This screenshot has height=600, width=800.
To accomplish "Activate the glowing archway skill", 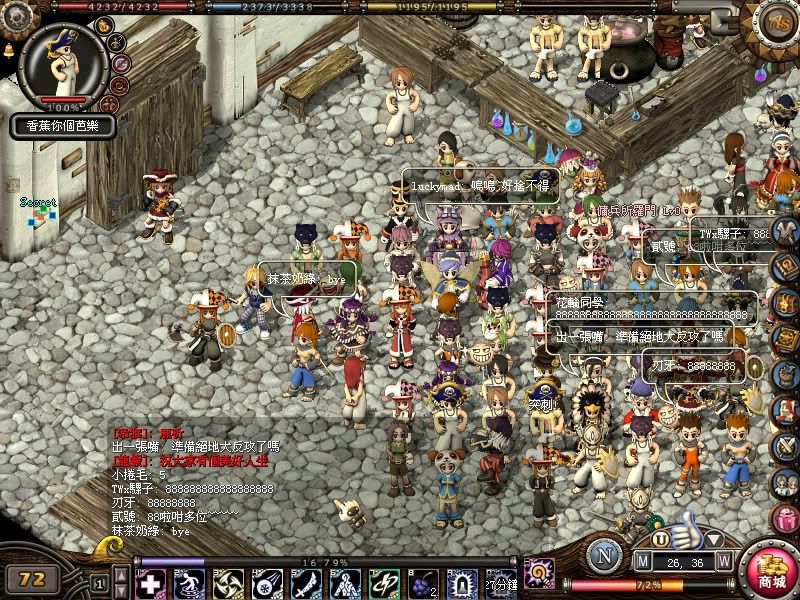I will tap(460, 581).
